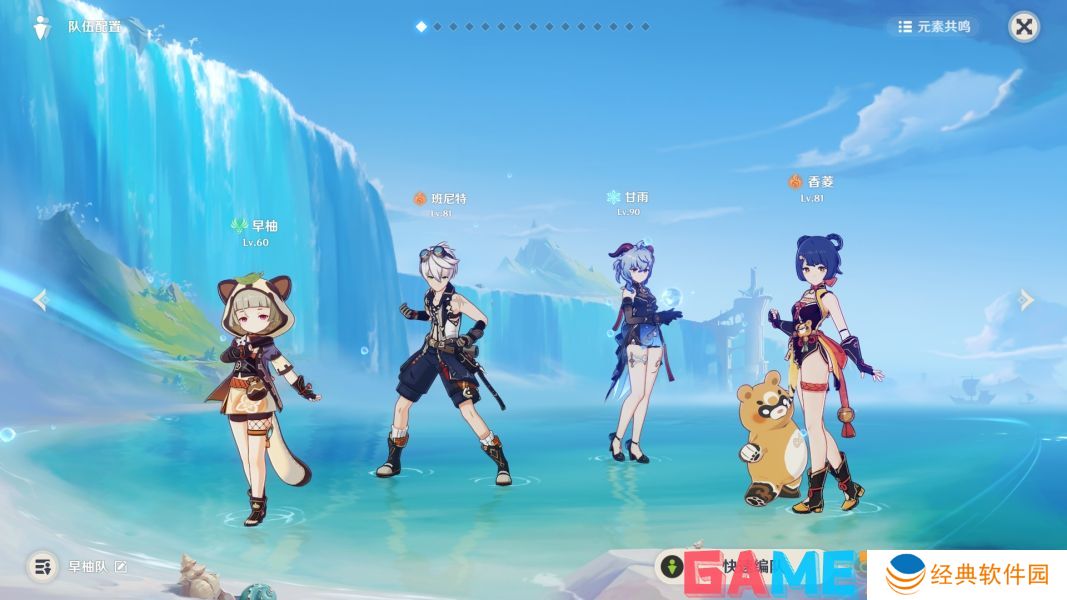Close the party setup screen
The height and width of the screenshot is (600, 1067).
tap(1023, 27)
